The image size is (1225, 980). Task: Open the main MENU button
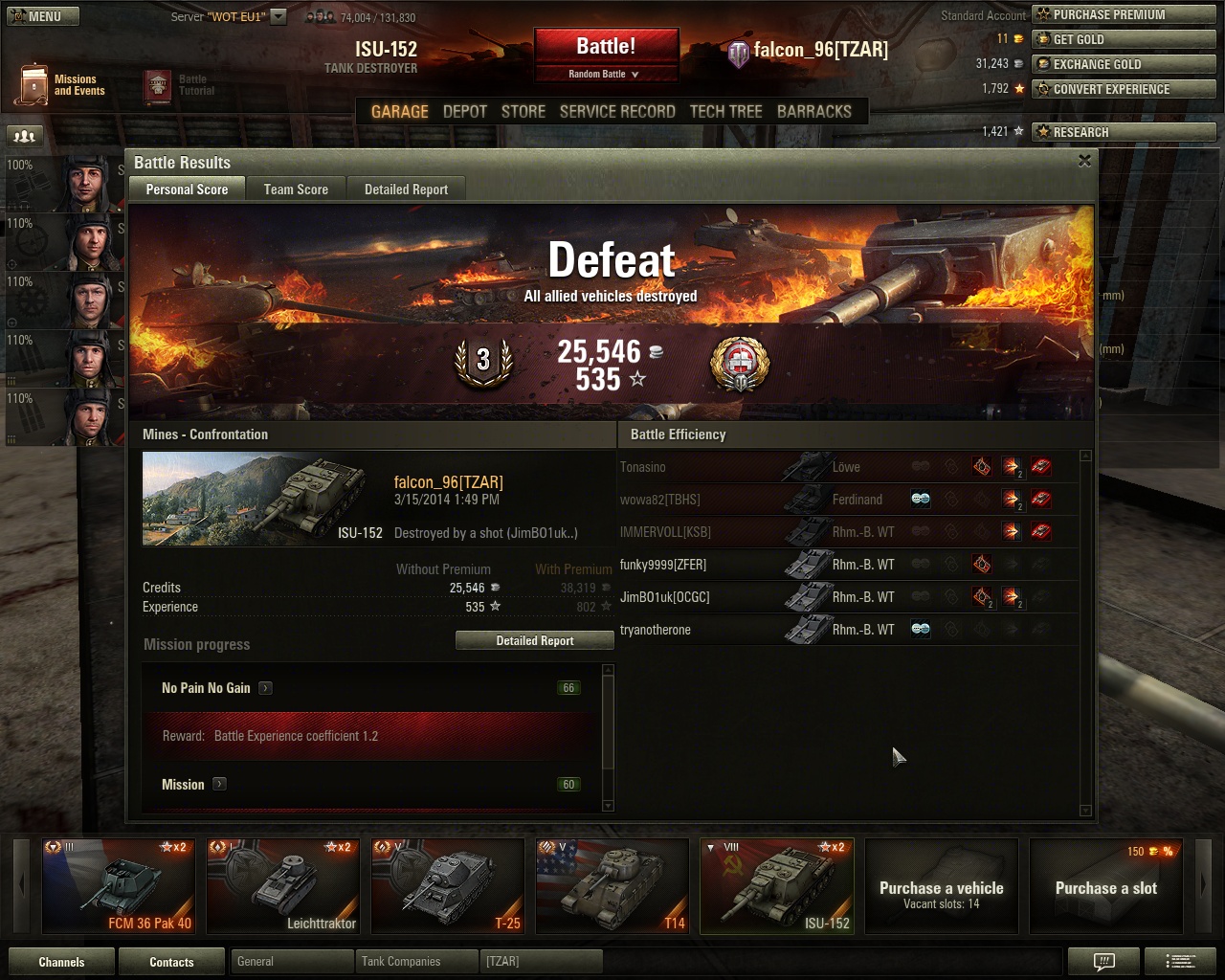coord(42,16)
